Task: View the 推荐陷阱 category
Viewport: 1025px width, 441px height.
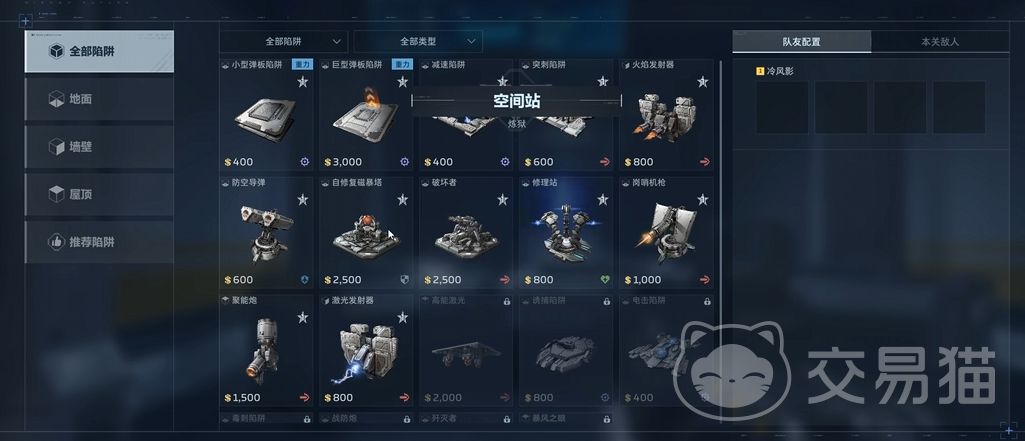Action: tap(98, 242)
